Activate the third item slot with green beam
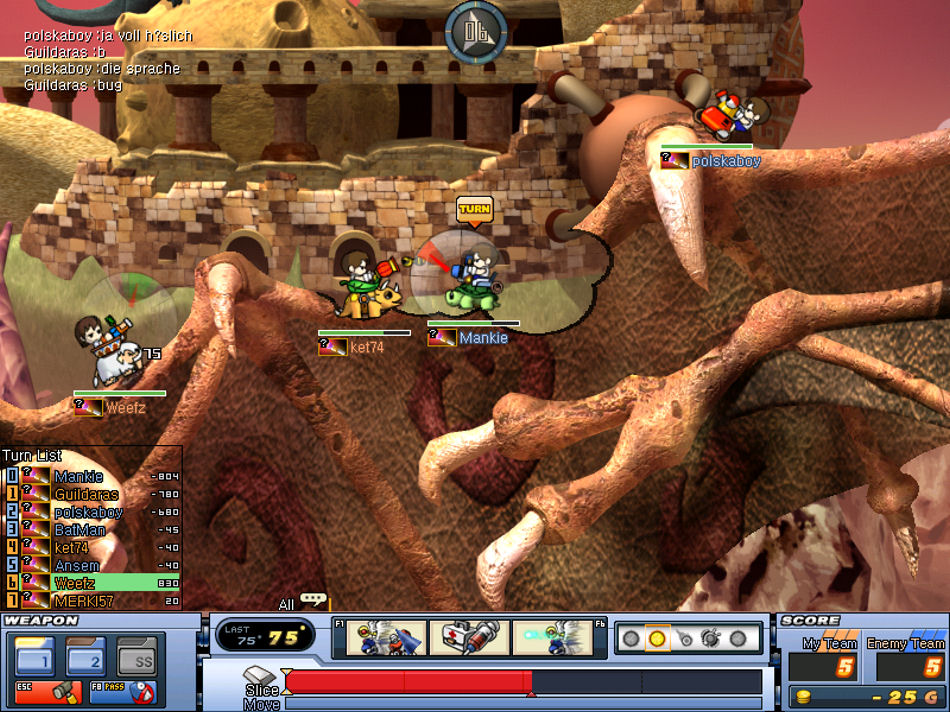 tap(552, 639)
